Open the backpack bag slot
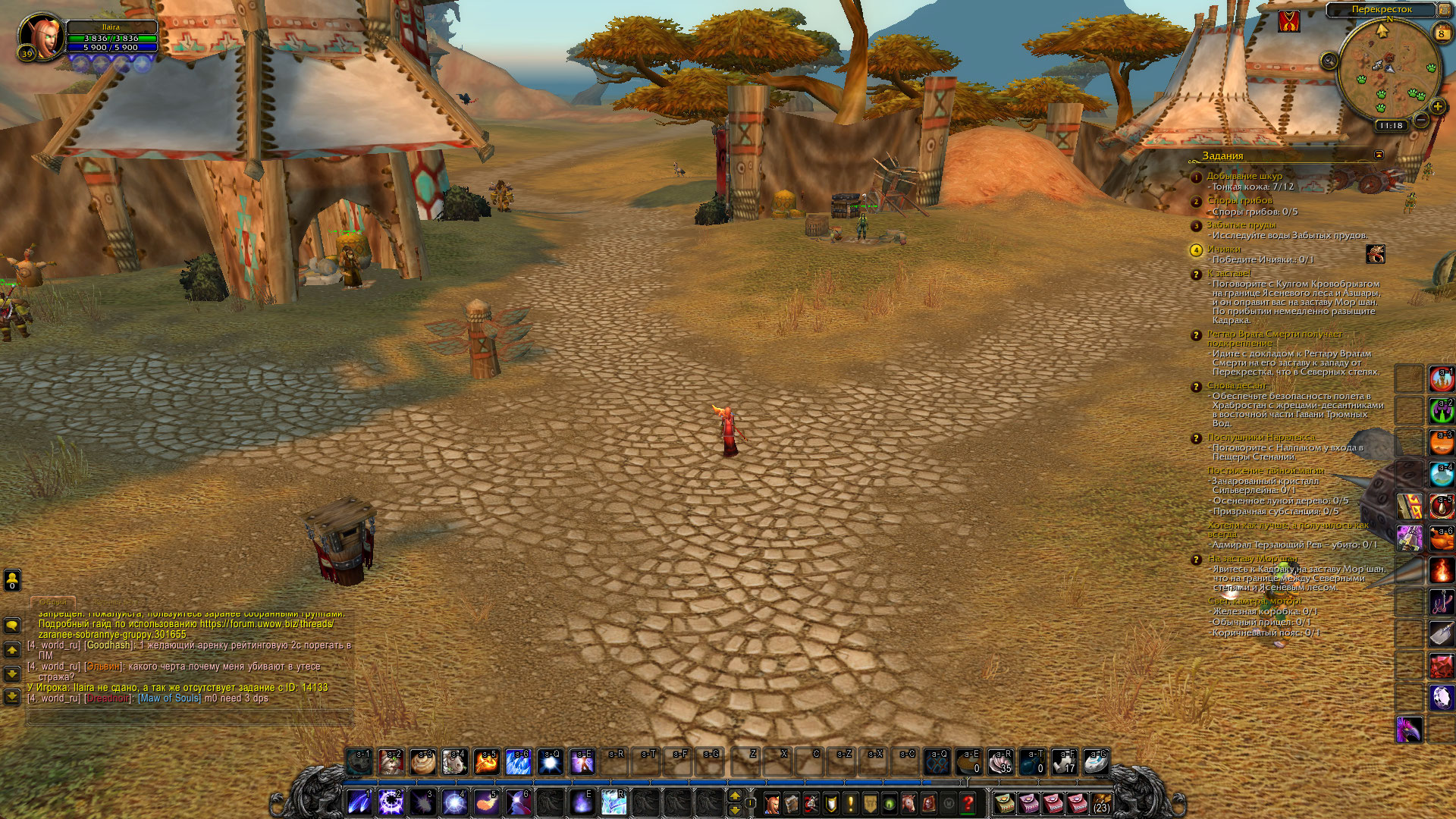Image resolution: width=1456 pixels, height=819 pixels. pyautogui.click(x=1100, y=803)
